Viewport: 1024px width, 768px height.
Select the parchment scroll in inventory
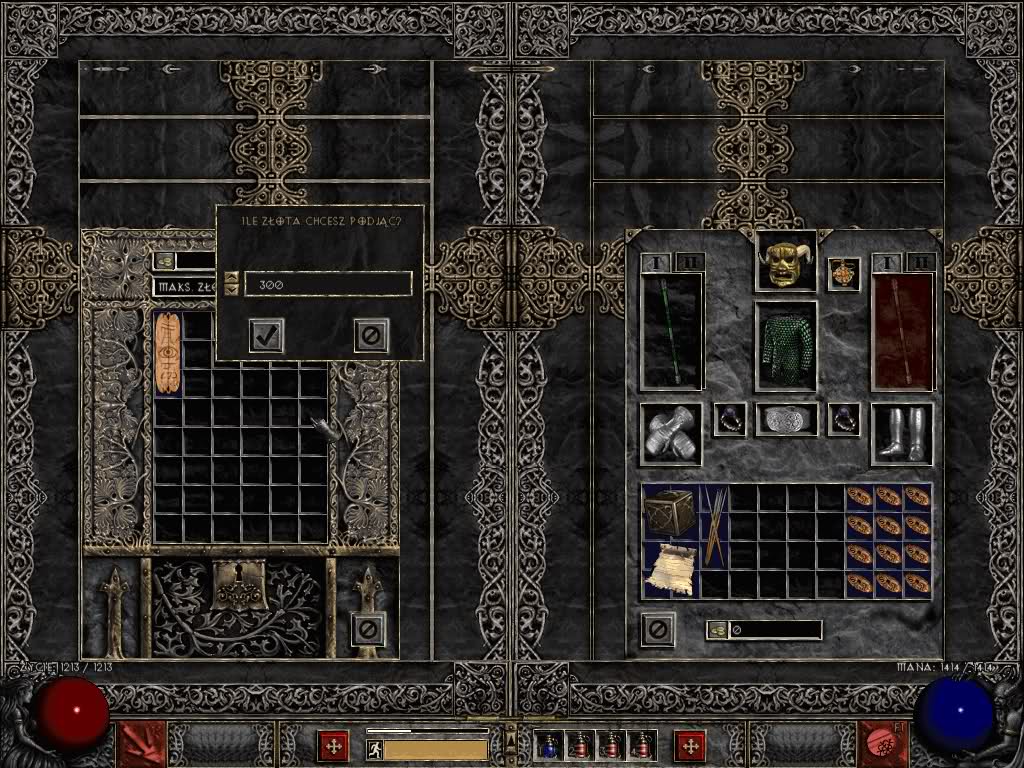pos(670,570)
